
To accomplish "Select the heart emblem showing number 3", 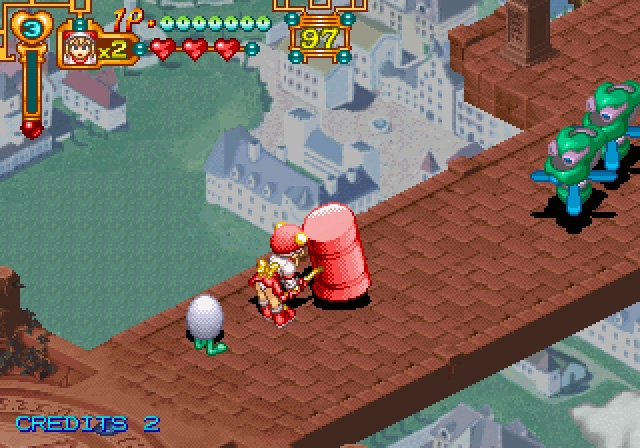I will 31,28.
